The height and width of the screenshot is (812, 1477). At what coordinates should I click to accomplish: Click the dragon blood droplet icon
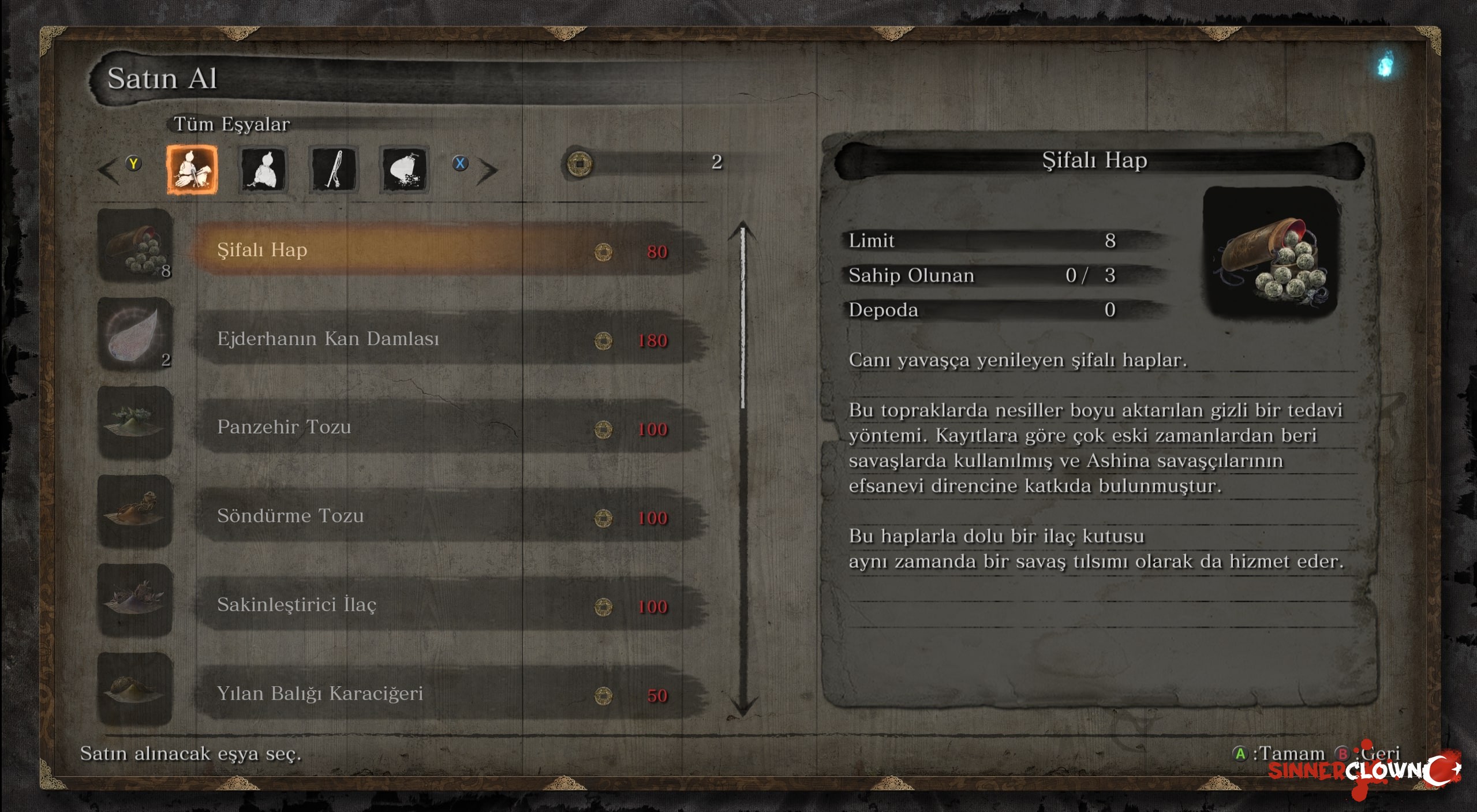click(x=135, y=335)
